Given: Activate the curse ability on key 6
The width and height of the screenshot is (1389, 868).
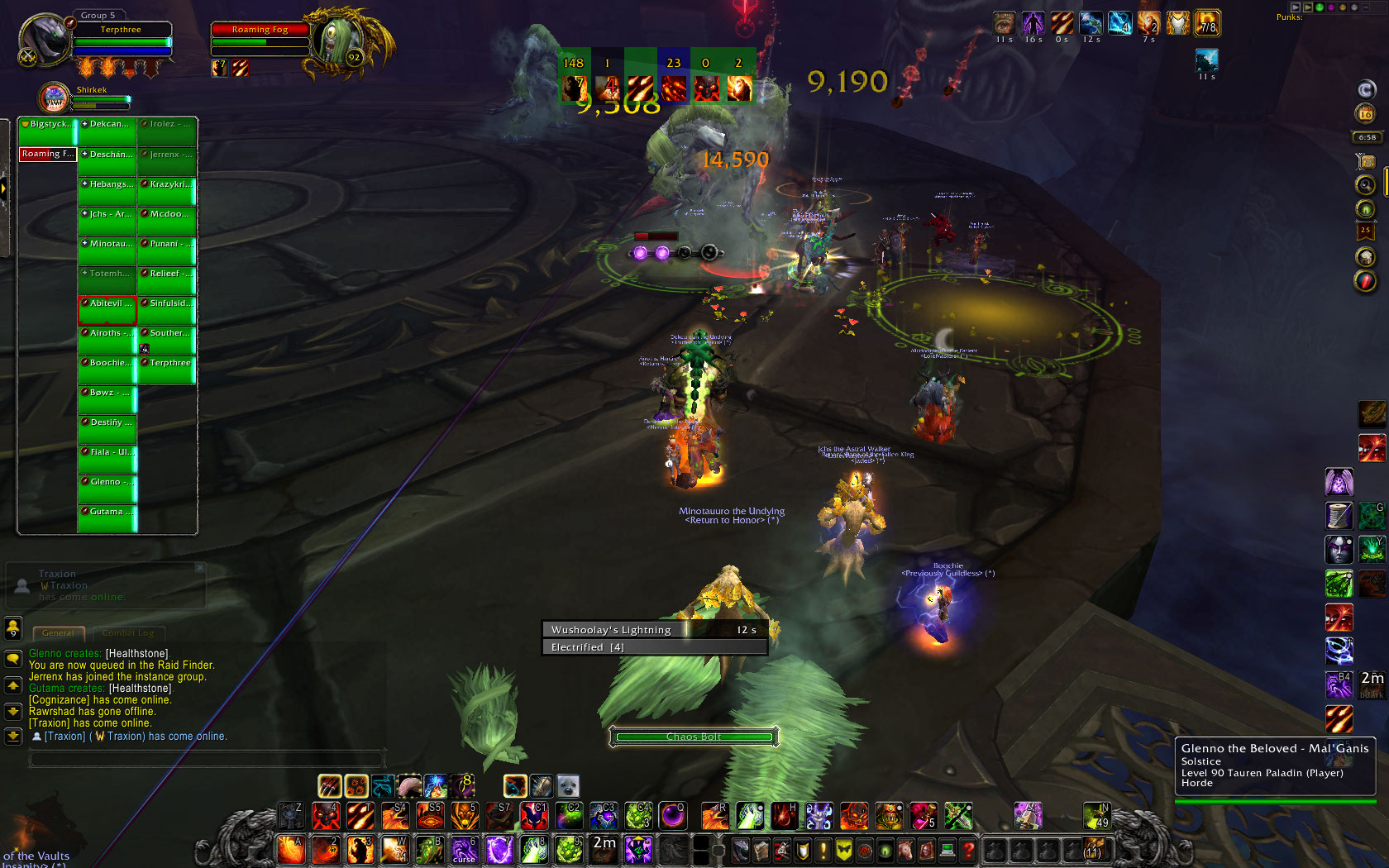Looking at the screenshot, I should click(464, 849).
